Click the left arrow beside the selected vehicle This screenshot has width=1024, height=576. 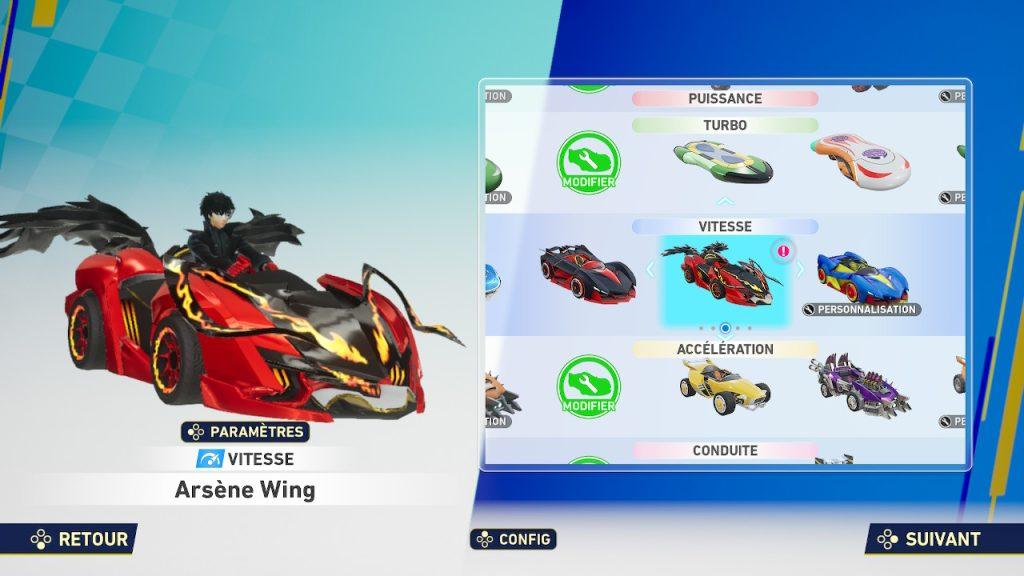[x=649, y=270]
